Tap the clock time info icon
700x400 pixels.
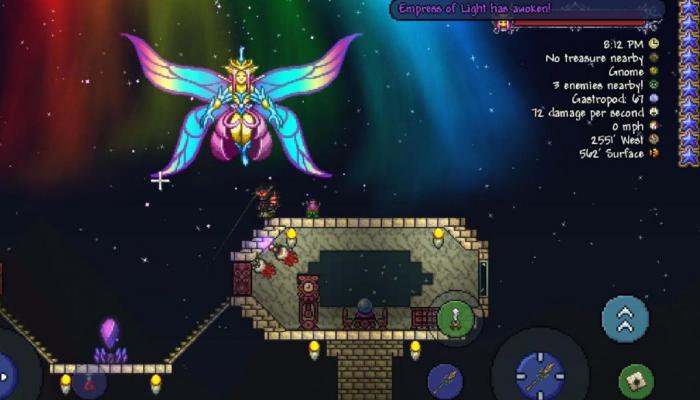pos(654,44)
